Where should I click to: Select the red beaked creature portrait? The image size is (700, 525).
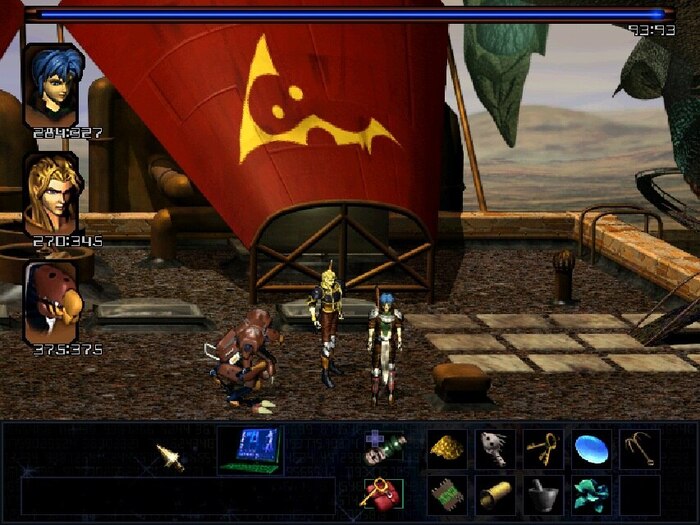pos(52,302)
